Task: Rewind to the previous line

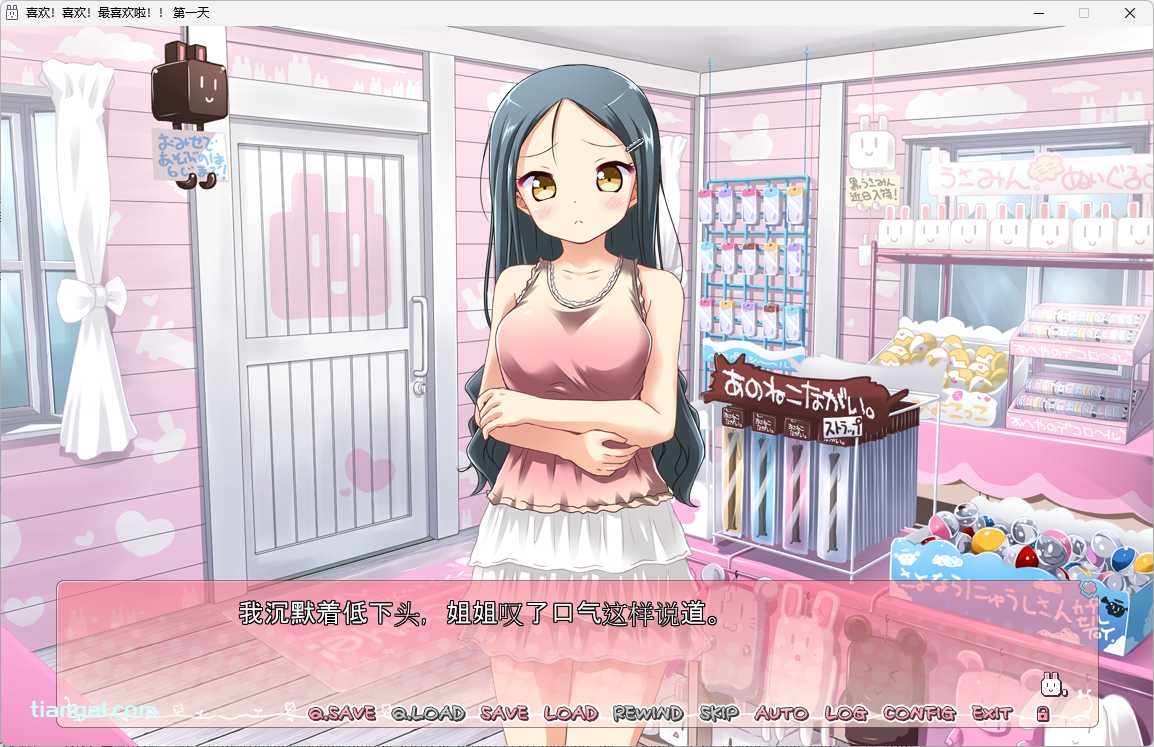Action: 648,713
